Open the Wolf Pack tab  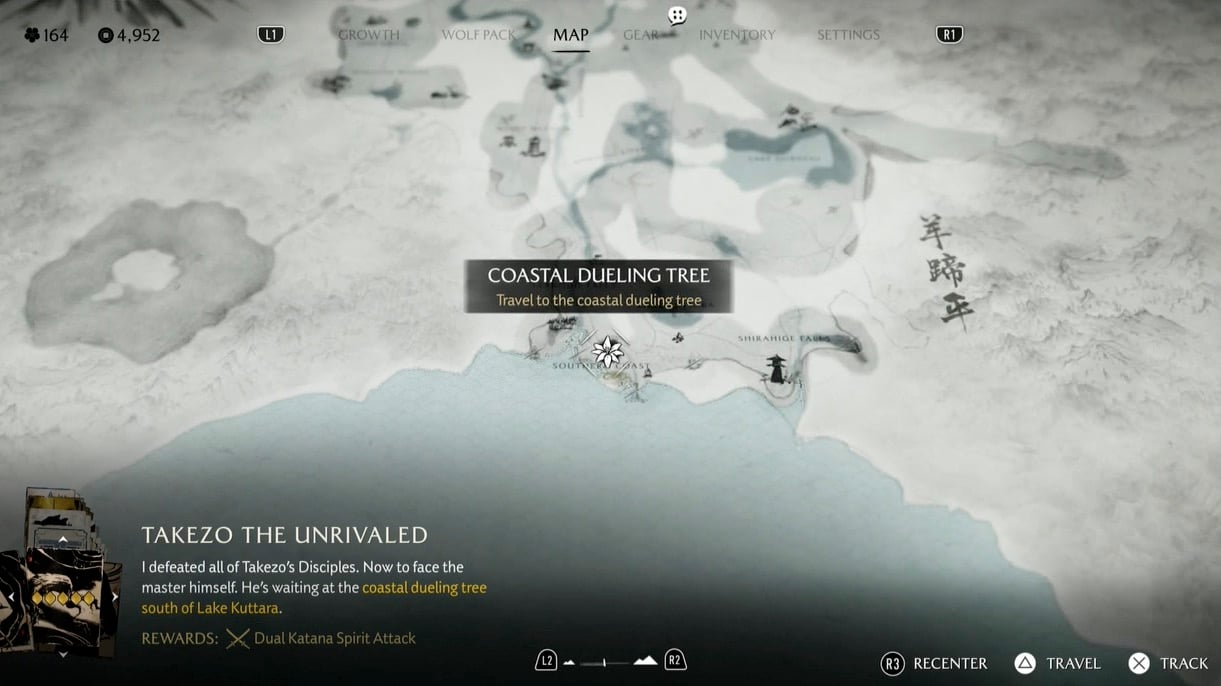click(478, 35)
